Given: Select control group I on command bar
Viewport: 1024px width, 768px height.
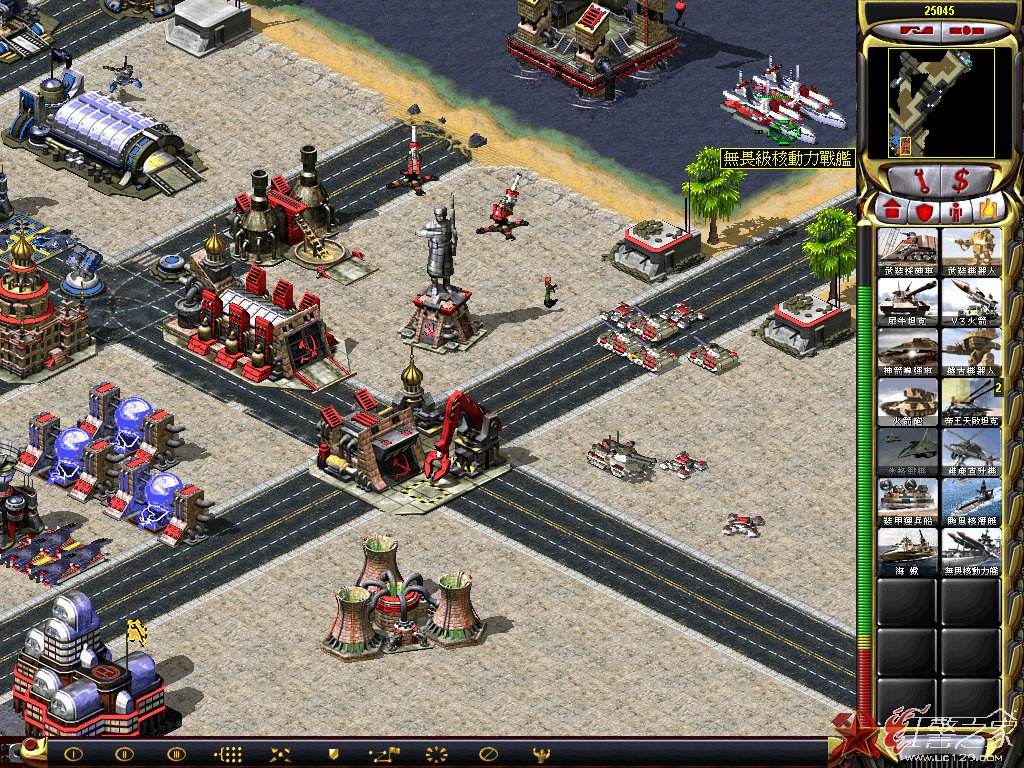Looking at the screenshot, I should click(73, 754).
